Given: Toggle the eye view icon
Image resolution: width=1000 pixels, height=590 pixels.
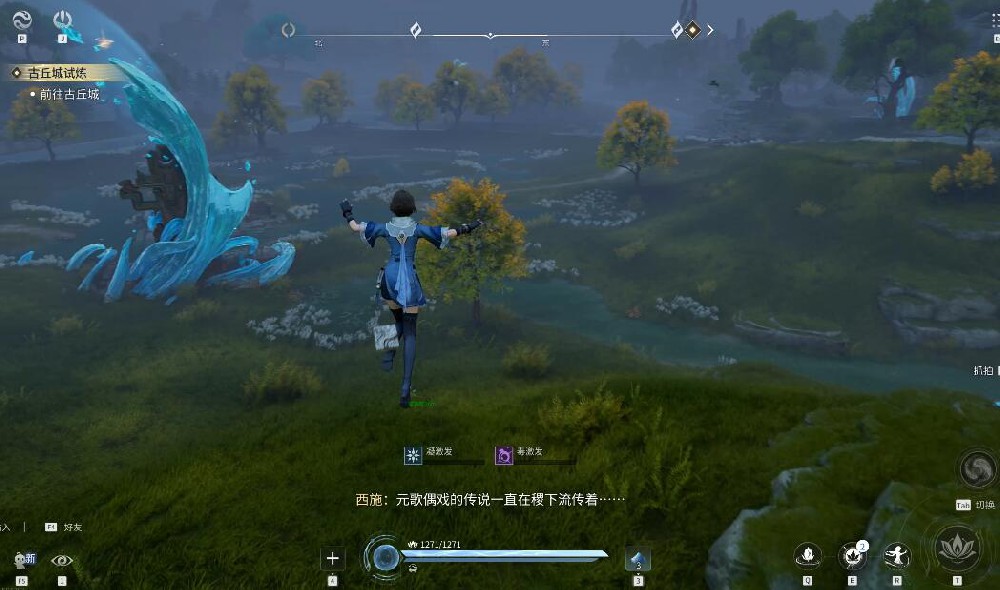Looking at the screenshot, I should coord(62,561).
